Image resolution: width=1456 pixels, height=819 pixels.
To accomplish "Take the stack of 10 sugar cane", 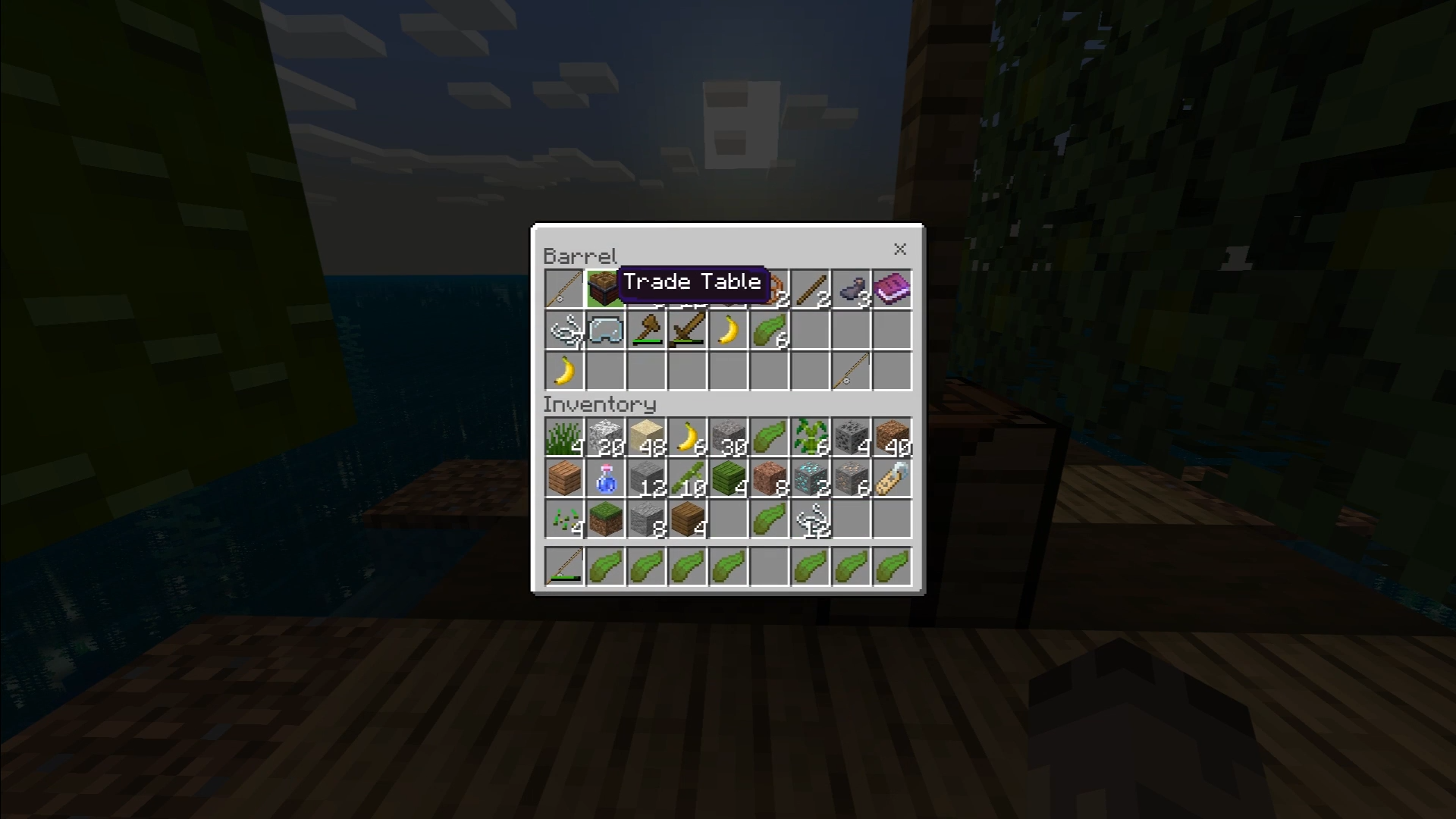I will [687, 479].
